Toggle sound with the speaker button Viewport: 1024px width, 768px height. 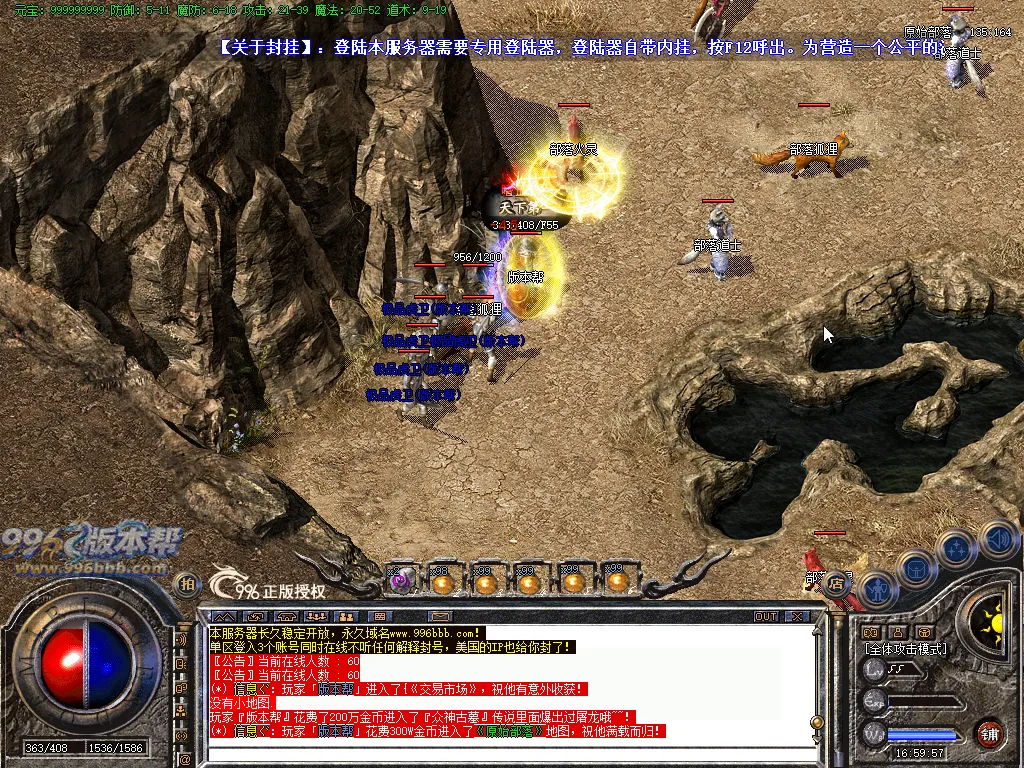[x=997, y=540]
